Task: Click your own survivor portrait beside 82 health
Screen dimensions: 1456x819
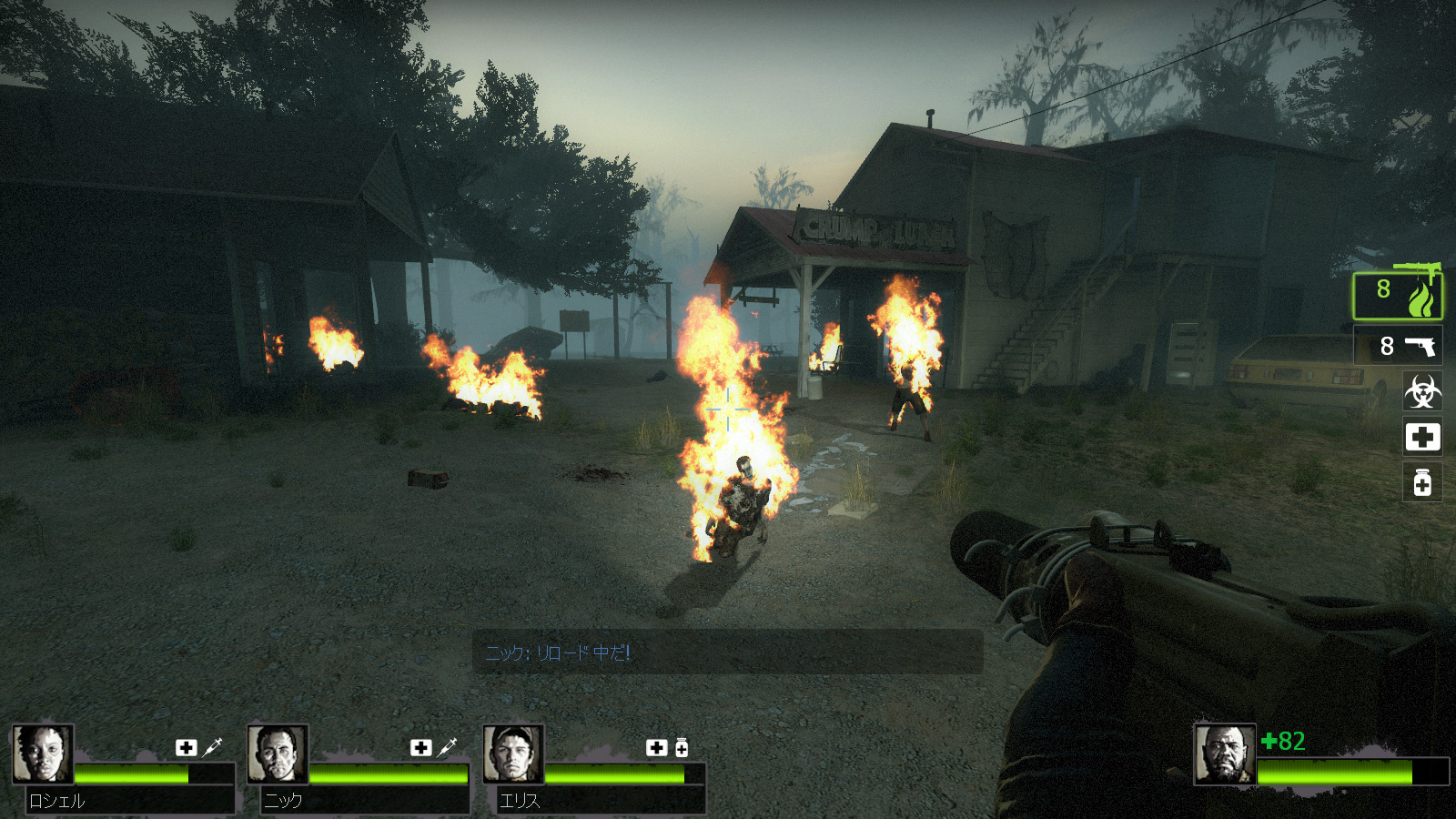Action: [x=1225, y=753]
